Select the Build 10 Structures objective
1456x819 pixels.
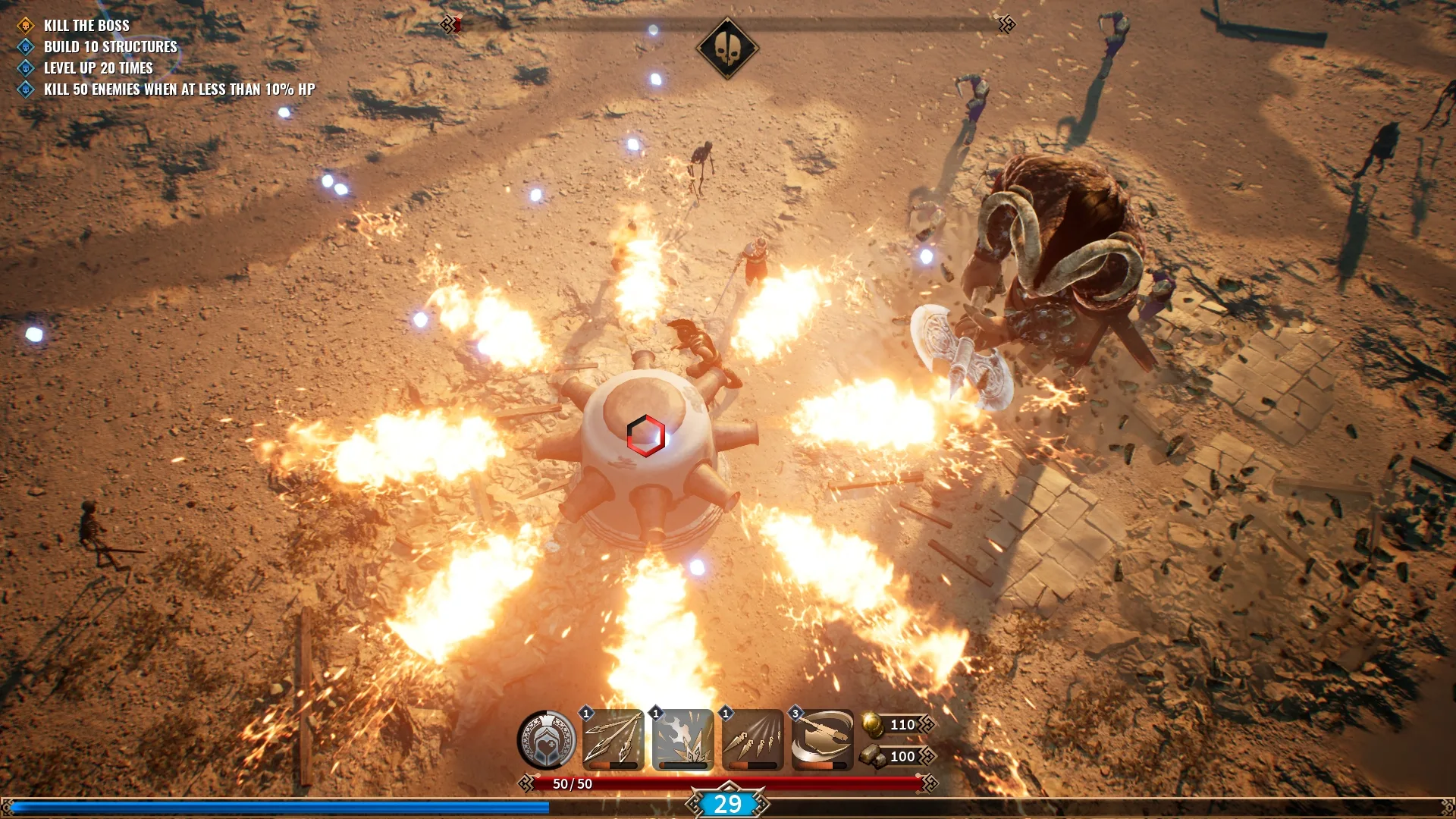110,47
